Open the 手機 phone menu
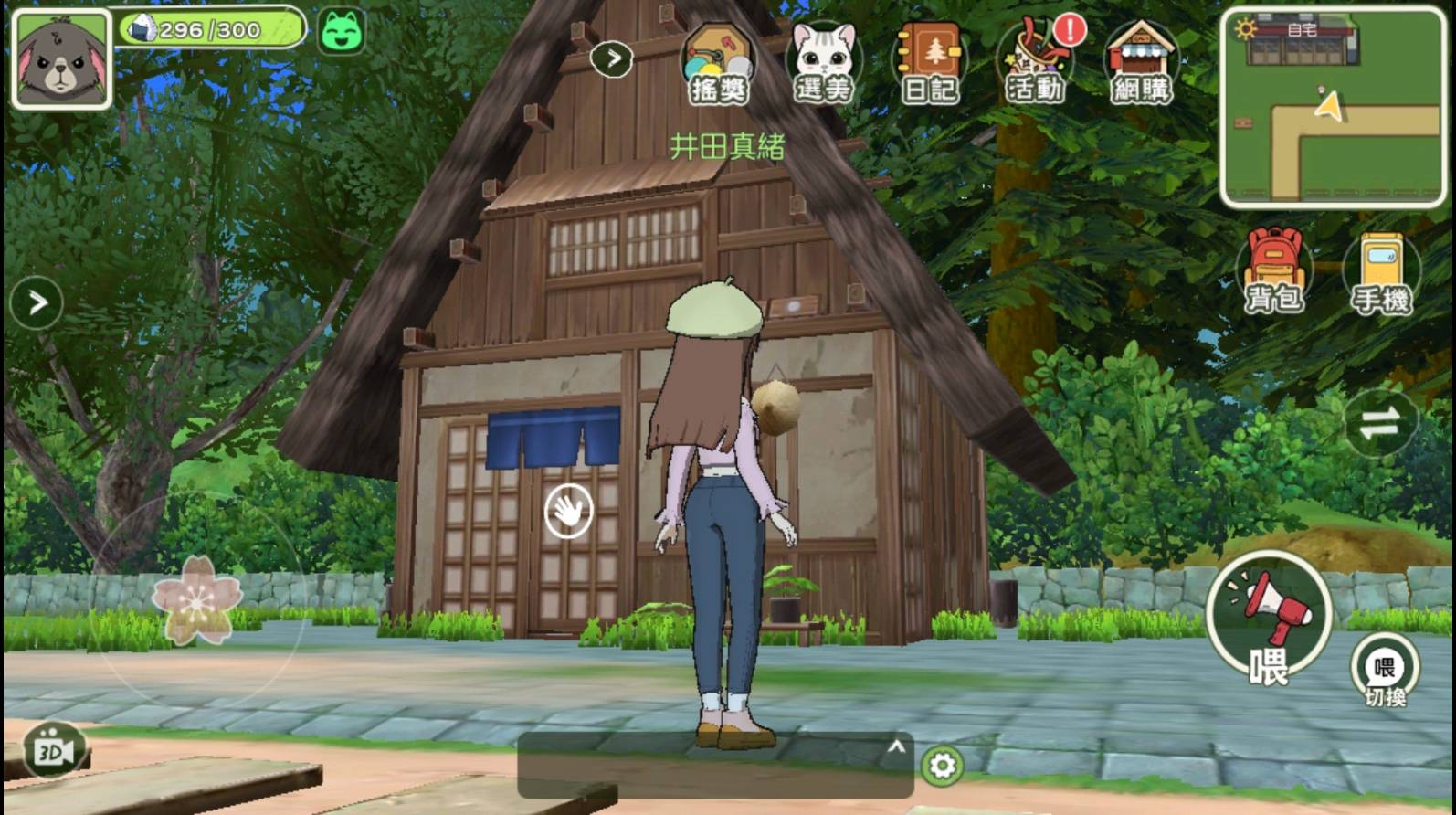 click(x=1381, y=273)
